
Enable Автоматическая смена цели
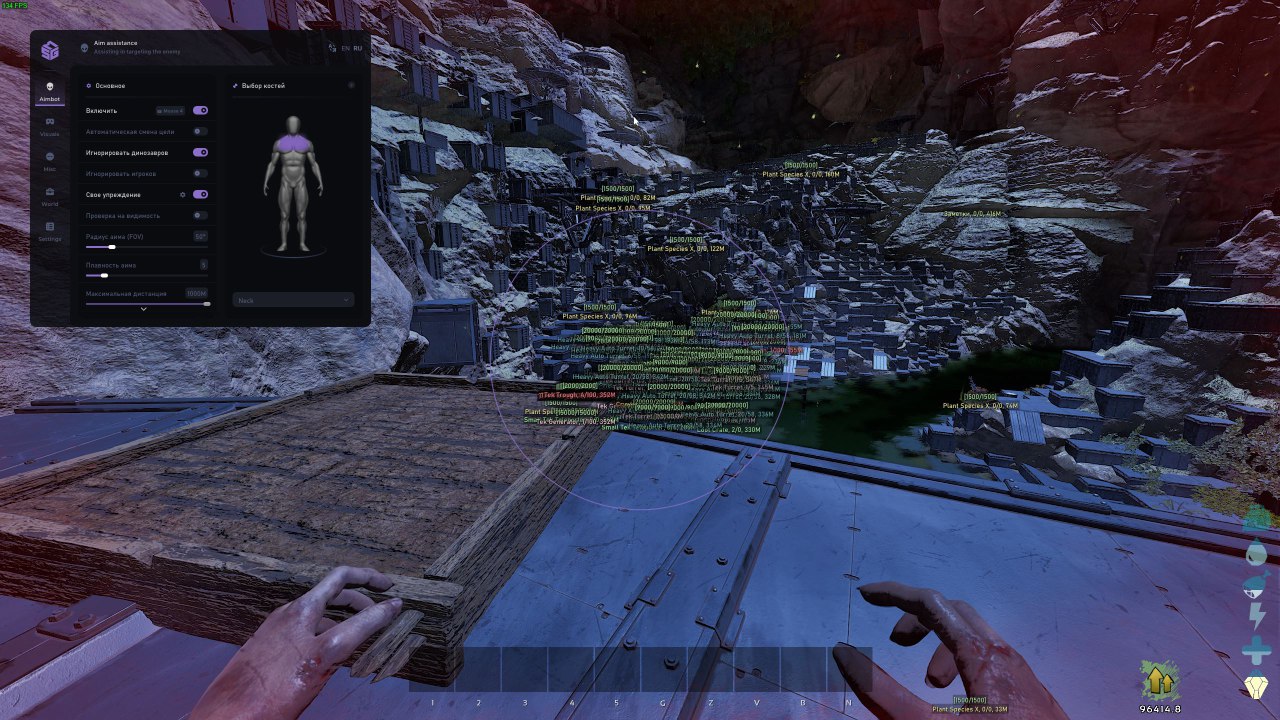point(201,132)
